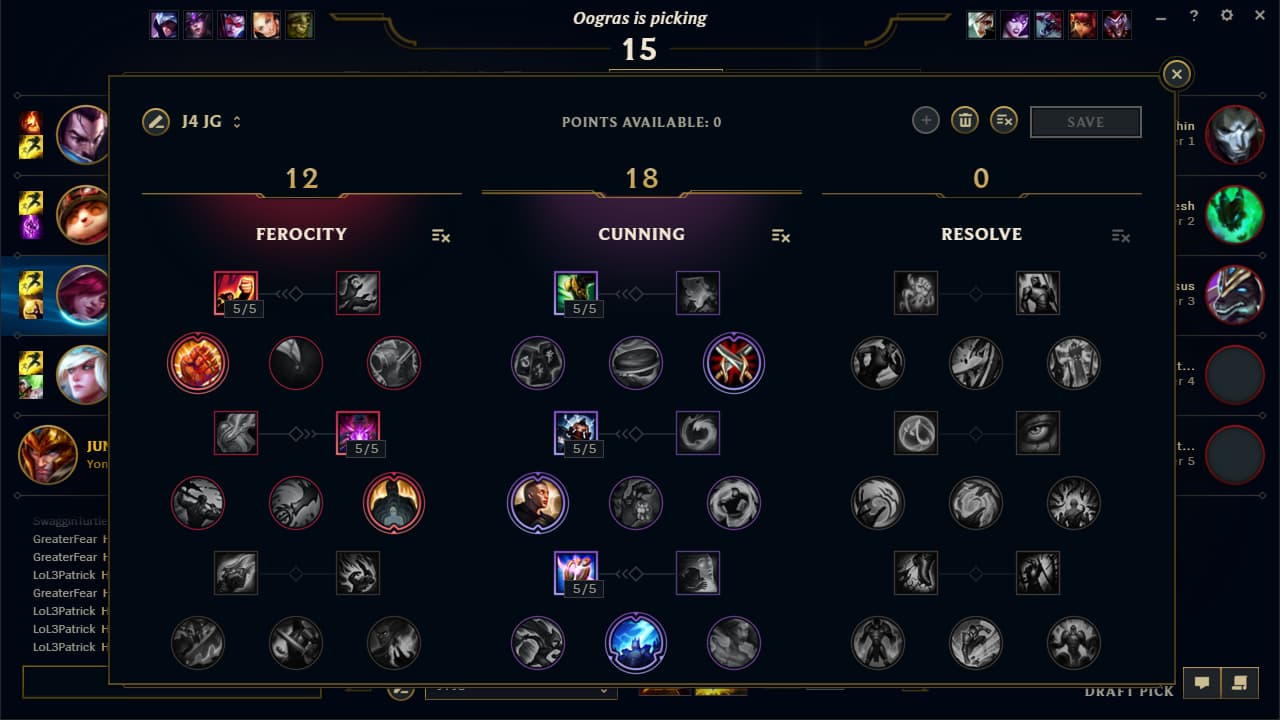The image size is (1280, 720).
Task: Click the pencil icon next to J4 JG
Action: [x=156, y=121]
